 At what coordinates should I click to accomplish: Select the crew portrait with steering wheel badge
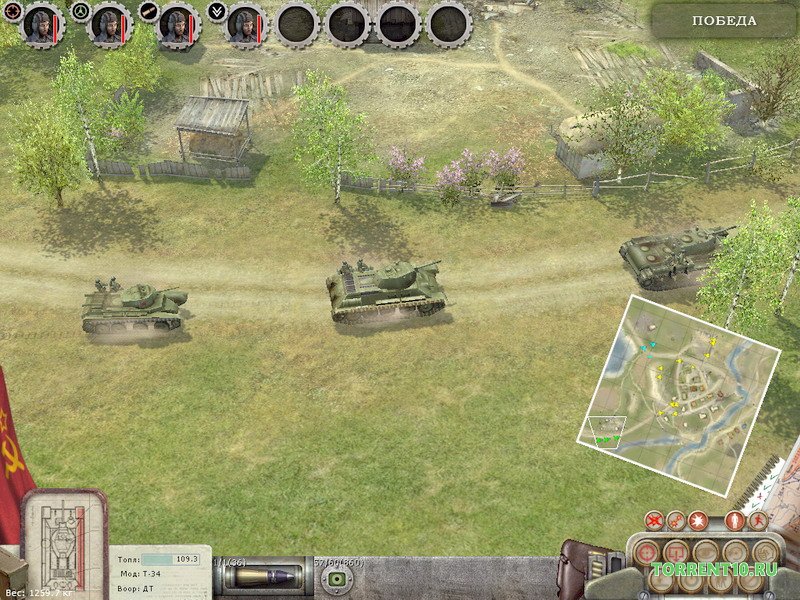point(108,25)
